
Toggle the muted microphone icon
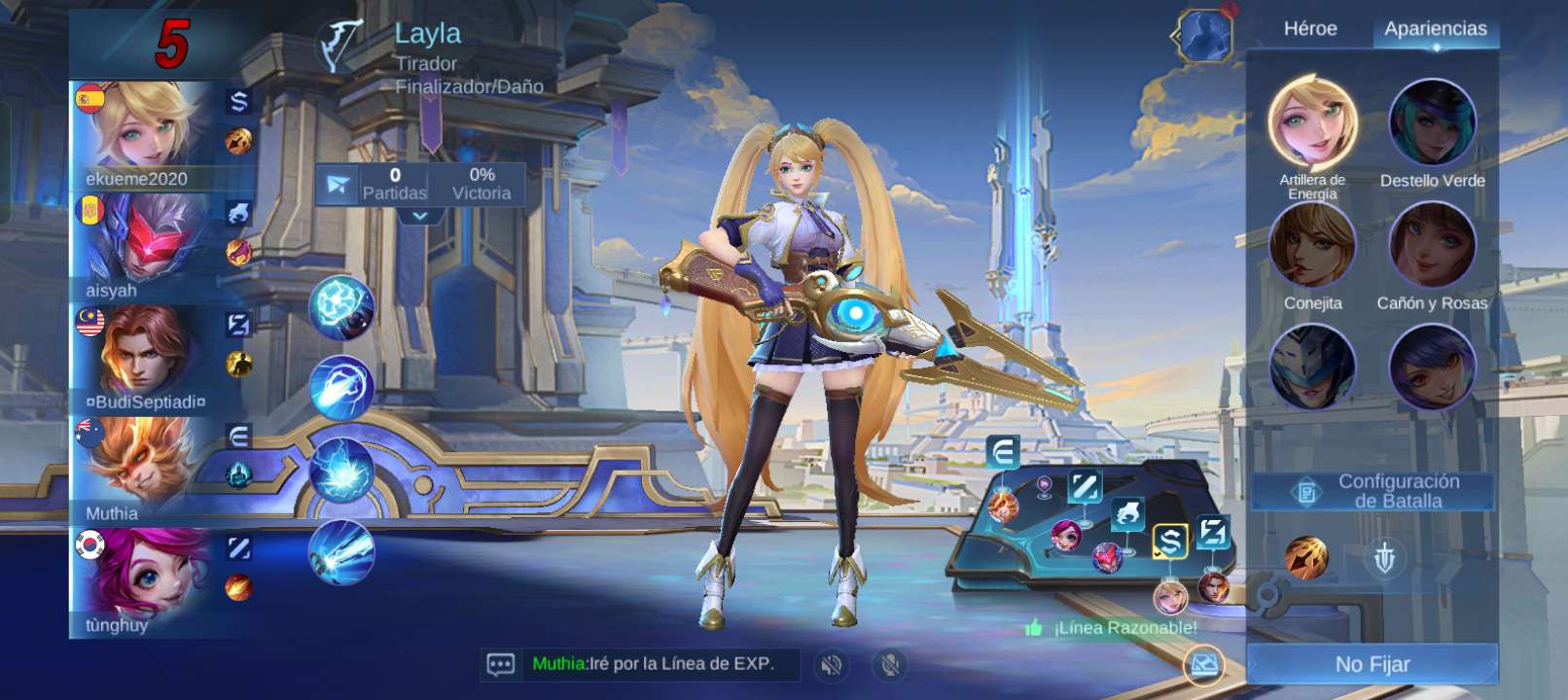(x=889, y=665)
